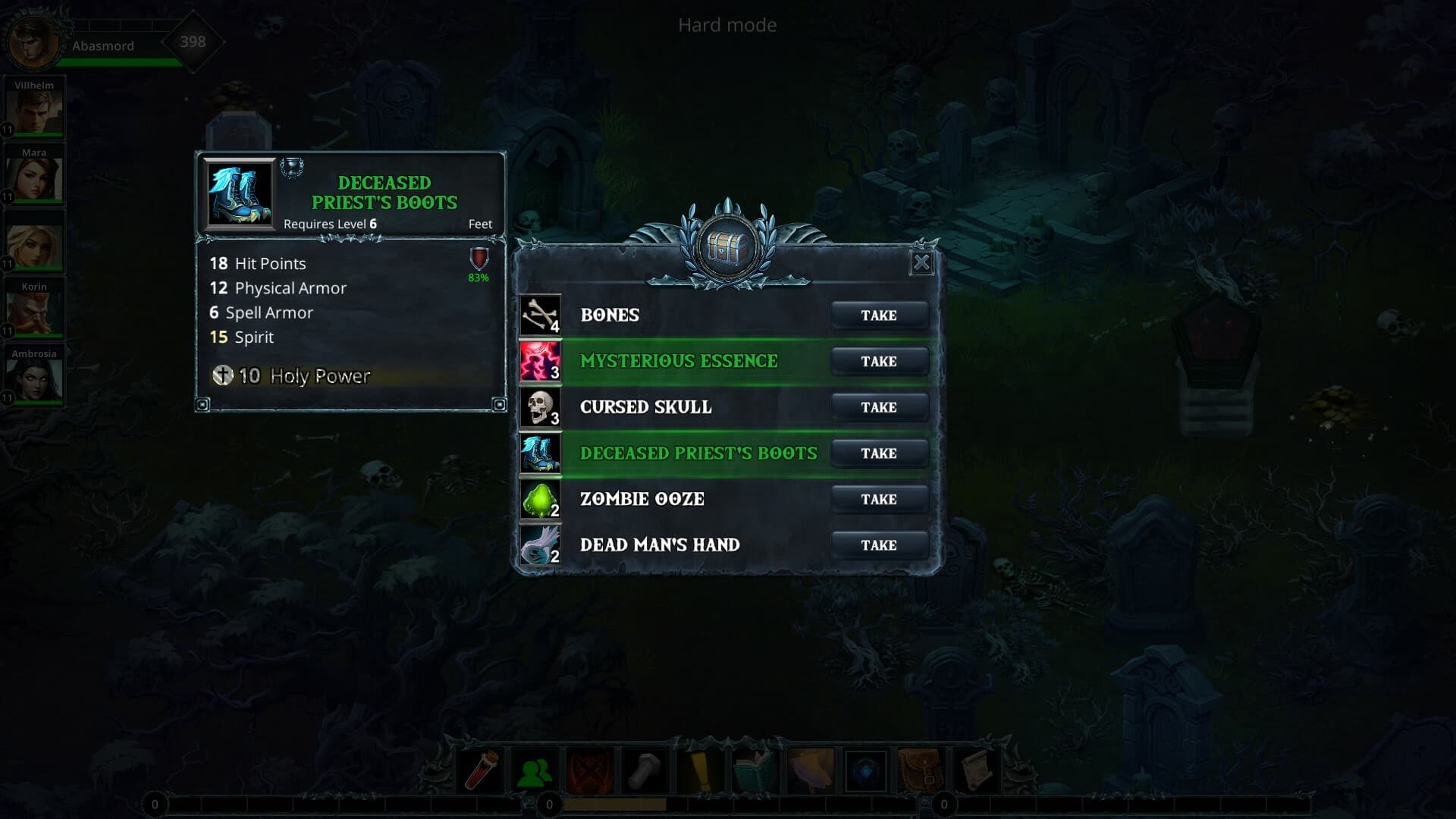Take the Deceased Priest's Boots
This screenshot has height=819, width=1456.
[x=879, y=453]
